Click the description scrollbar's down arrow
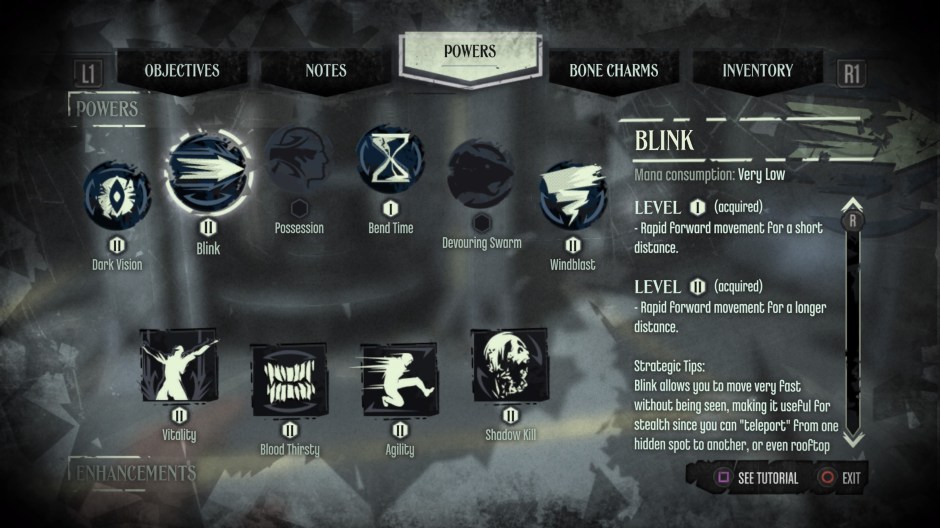Image resolution: width=940 pixels, height=528 pixels. coord(853,438)
